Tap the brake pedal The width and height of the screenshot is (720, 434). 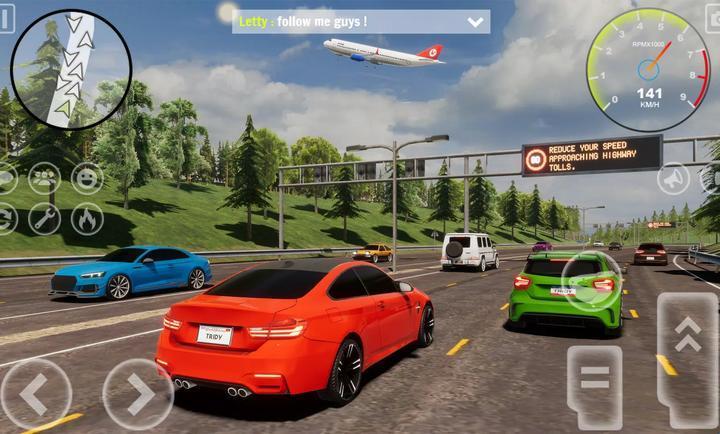594,385
